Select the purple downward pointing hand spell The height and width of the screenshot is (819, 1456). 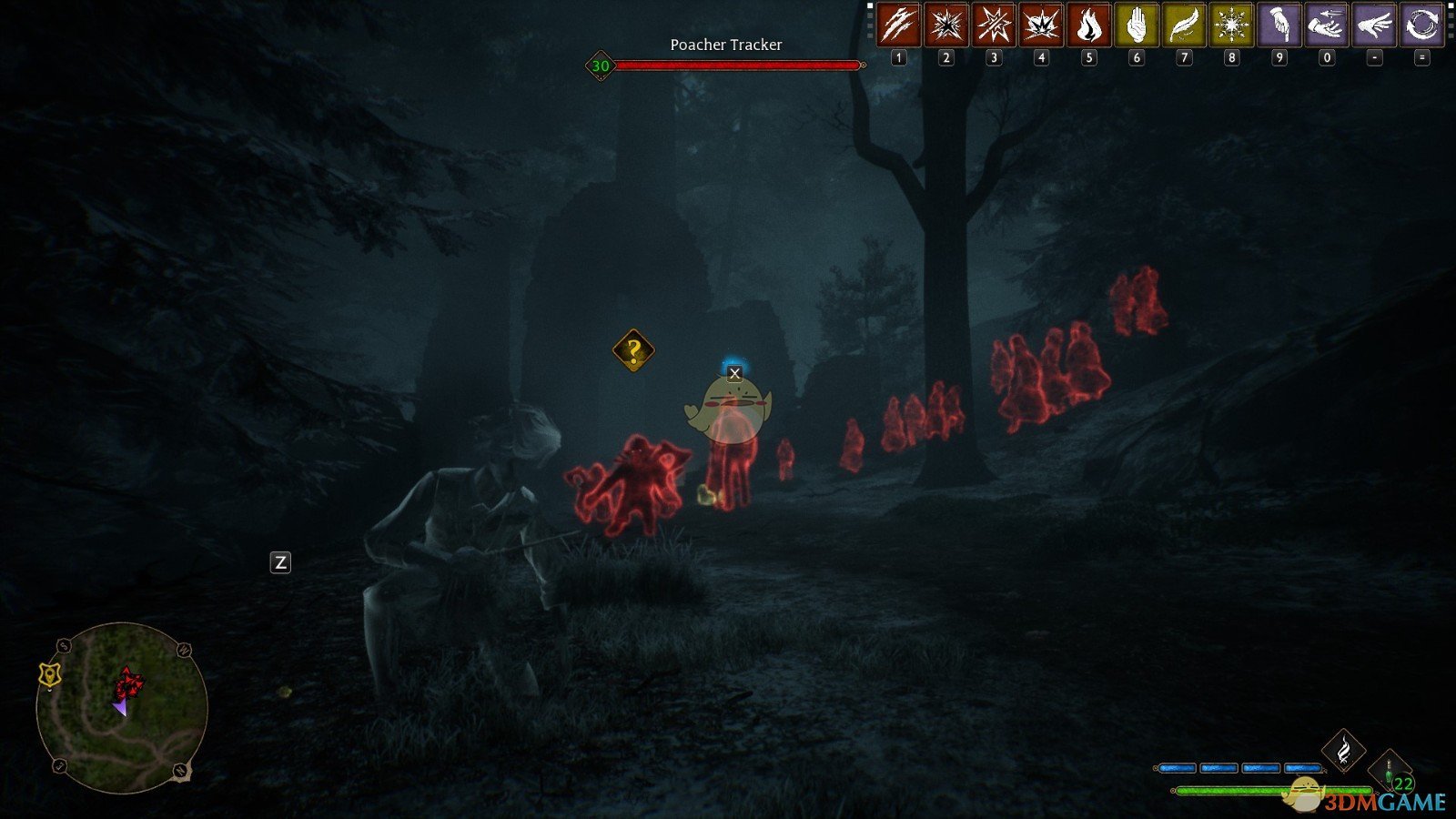1279,25
